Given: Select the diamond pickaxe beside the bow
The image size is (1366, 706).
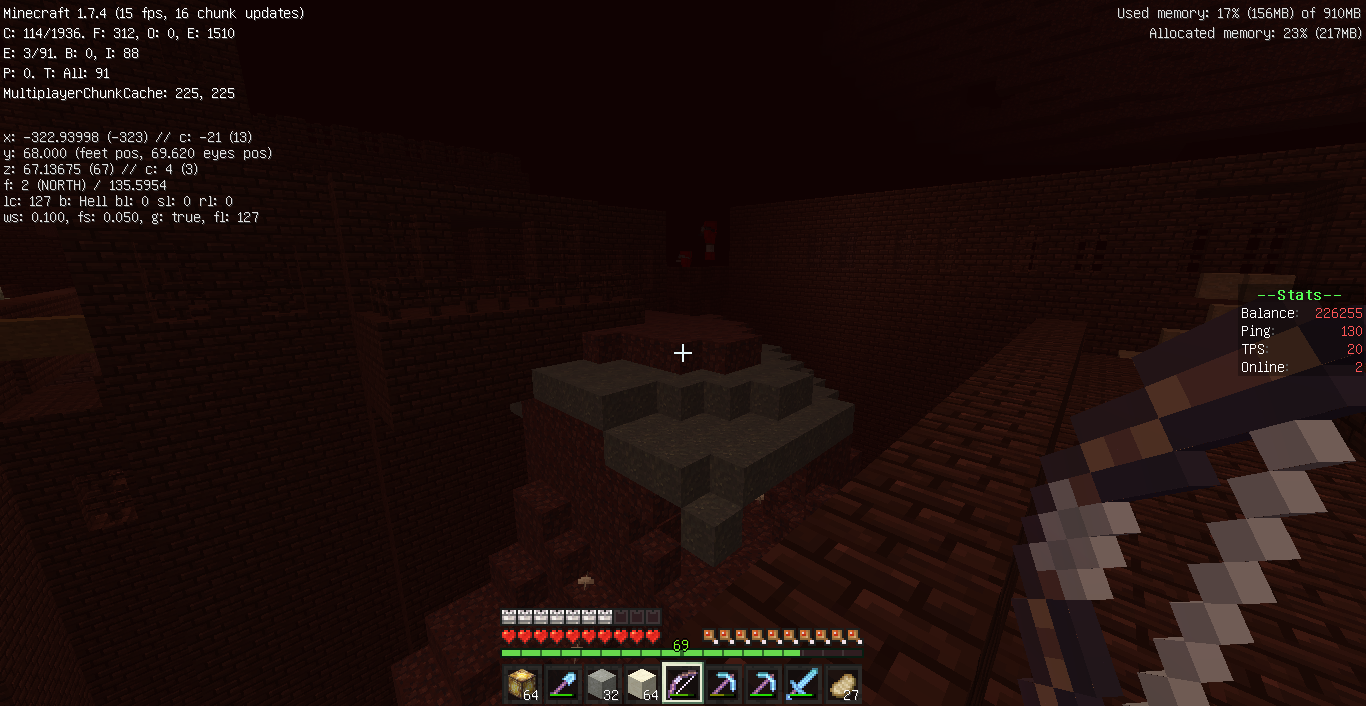Looking at the screenshot, I should click(x=722, y=684).
